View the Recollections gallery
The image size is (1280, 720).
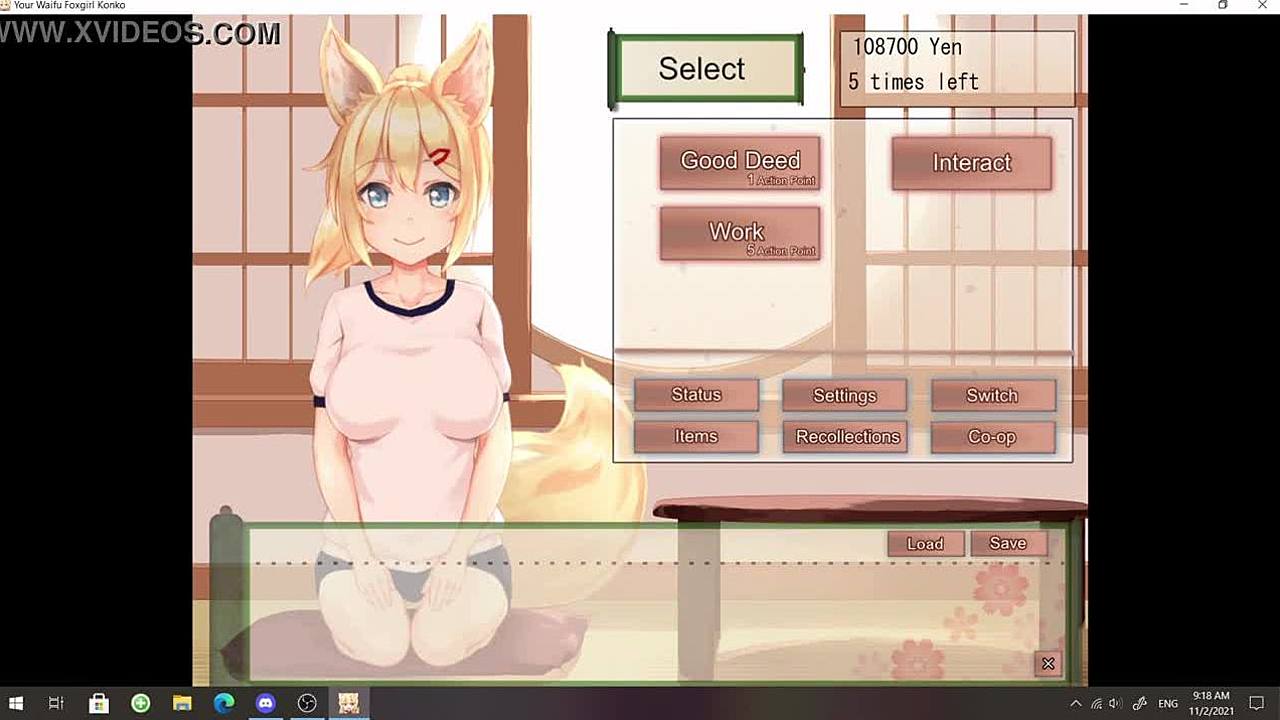[x=848, y=437]
